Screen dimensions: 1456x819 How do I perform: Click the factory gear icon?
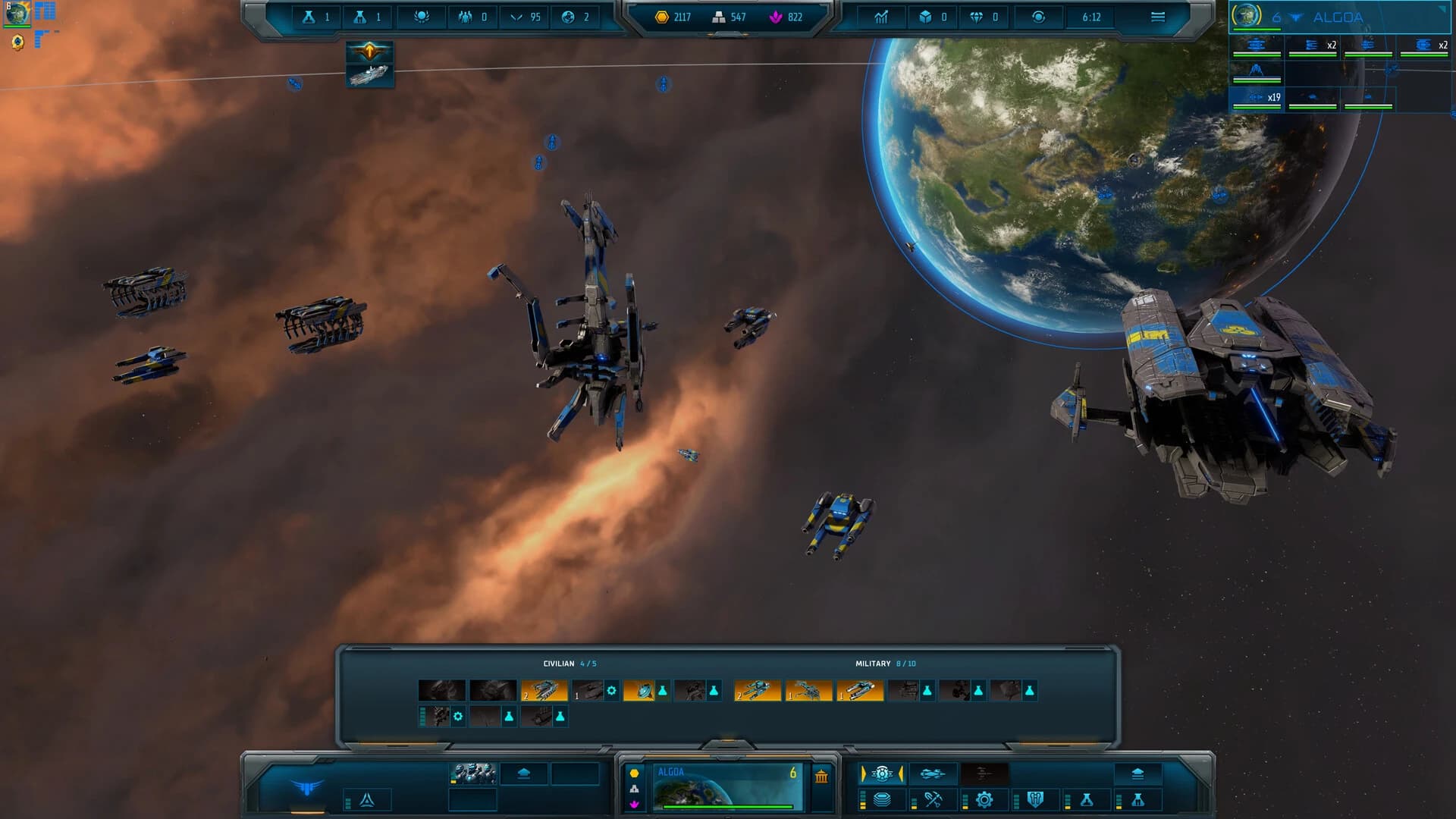coord(984,800)
